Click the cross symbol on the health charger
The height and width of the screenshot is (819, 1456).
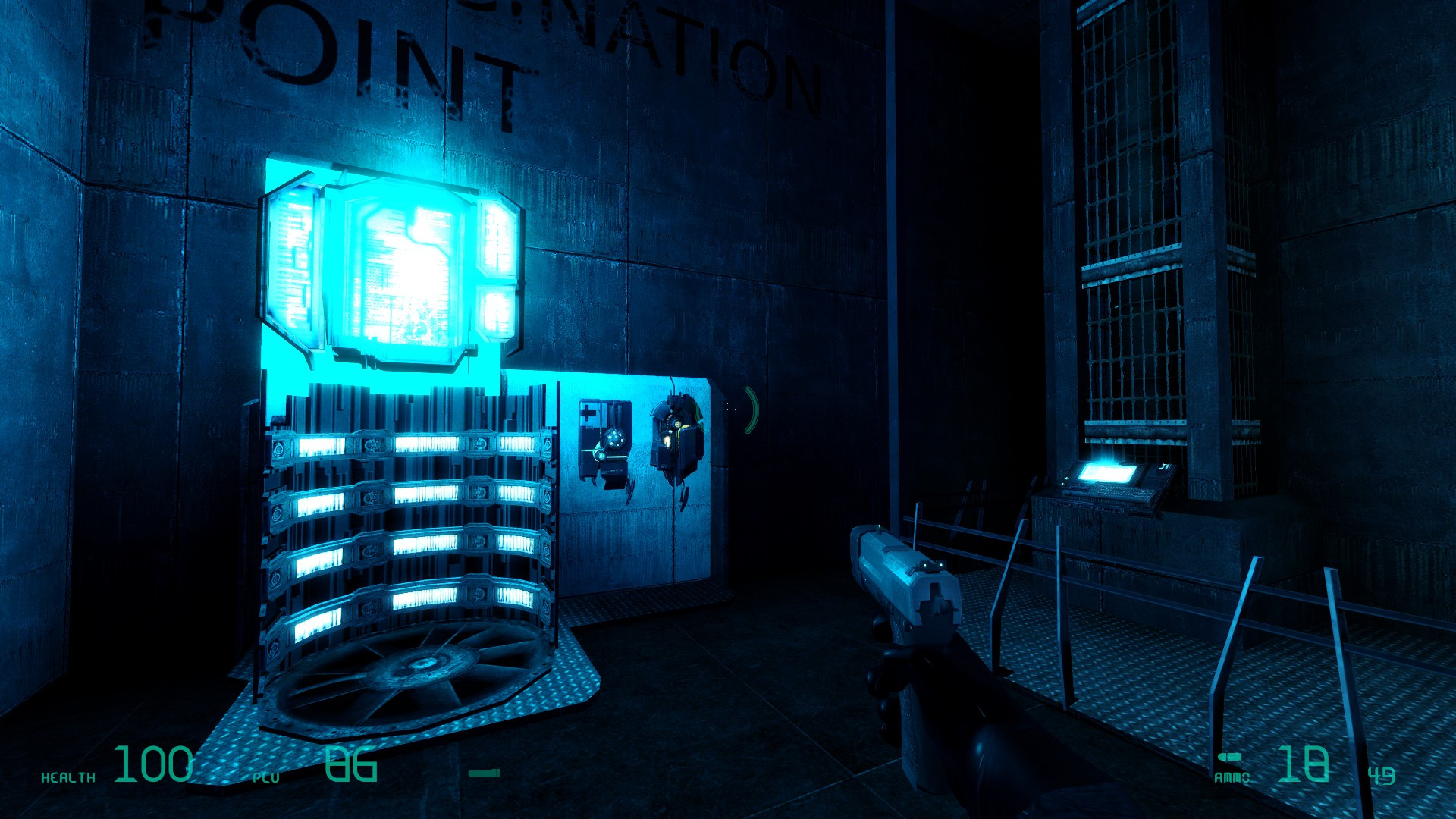(588, 412)
